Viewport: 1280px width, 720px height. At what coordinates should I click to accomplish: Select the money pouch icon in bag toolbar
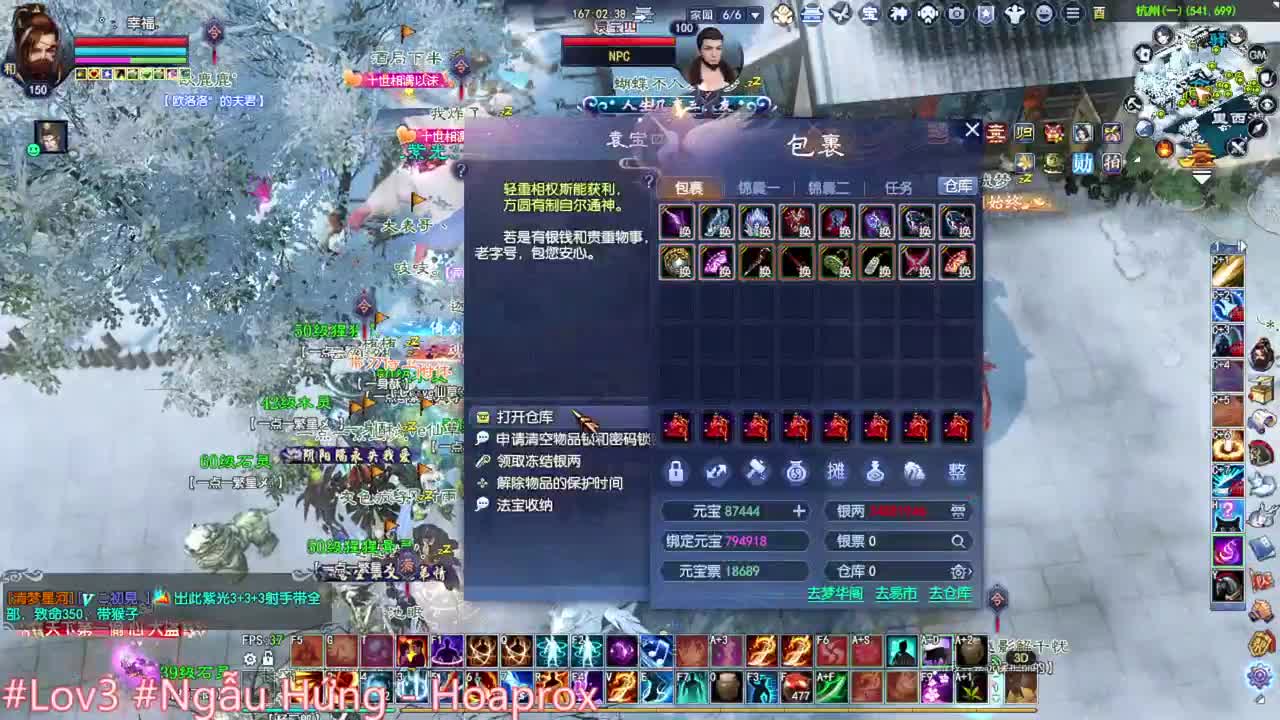click(x=795, y=472)
